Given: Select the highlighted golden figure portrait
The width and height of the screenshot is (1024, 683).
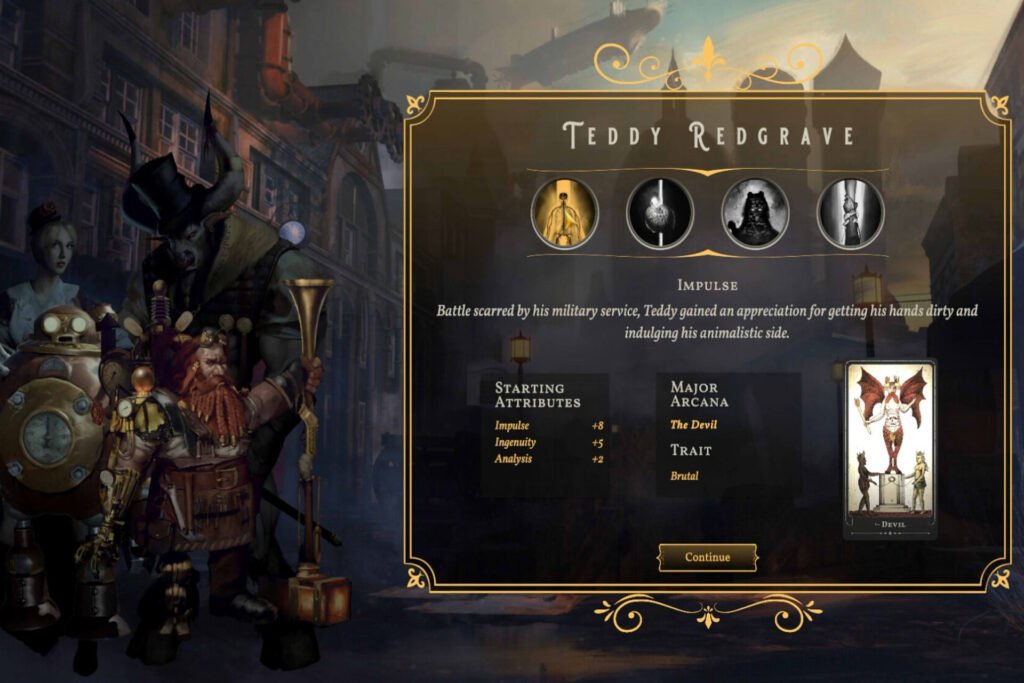Looking at the screenshot, I should click(x=565, y=213).
